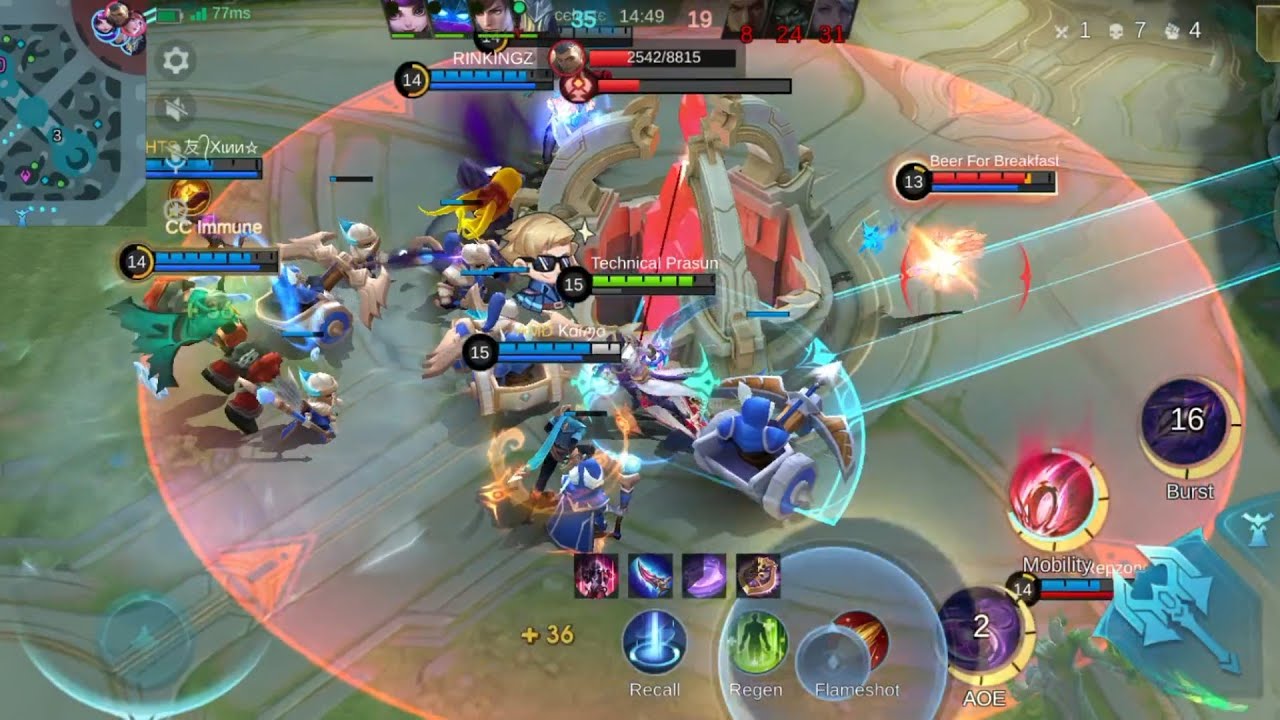1280x720 pixels.
Task: Tap the Recall spell button
Action: point(655,643)
